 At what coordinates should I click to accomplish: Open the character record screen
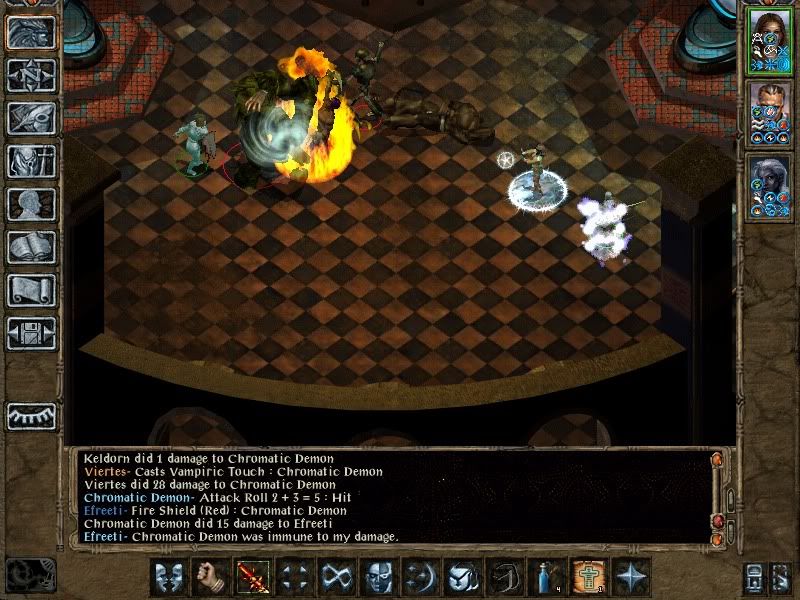tap(31, 204)
